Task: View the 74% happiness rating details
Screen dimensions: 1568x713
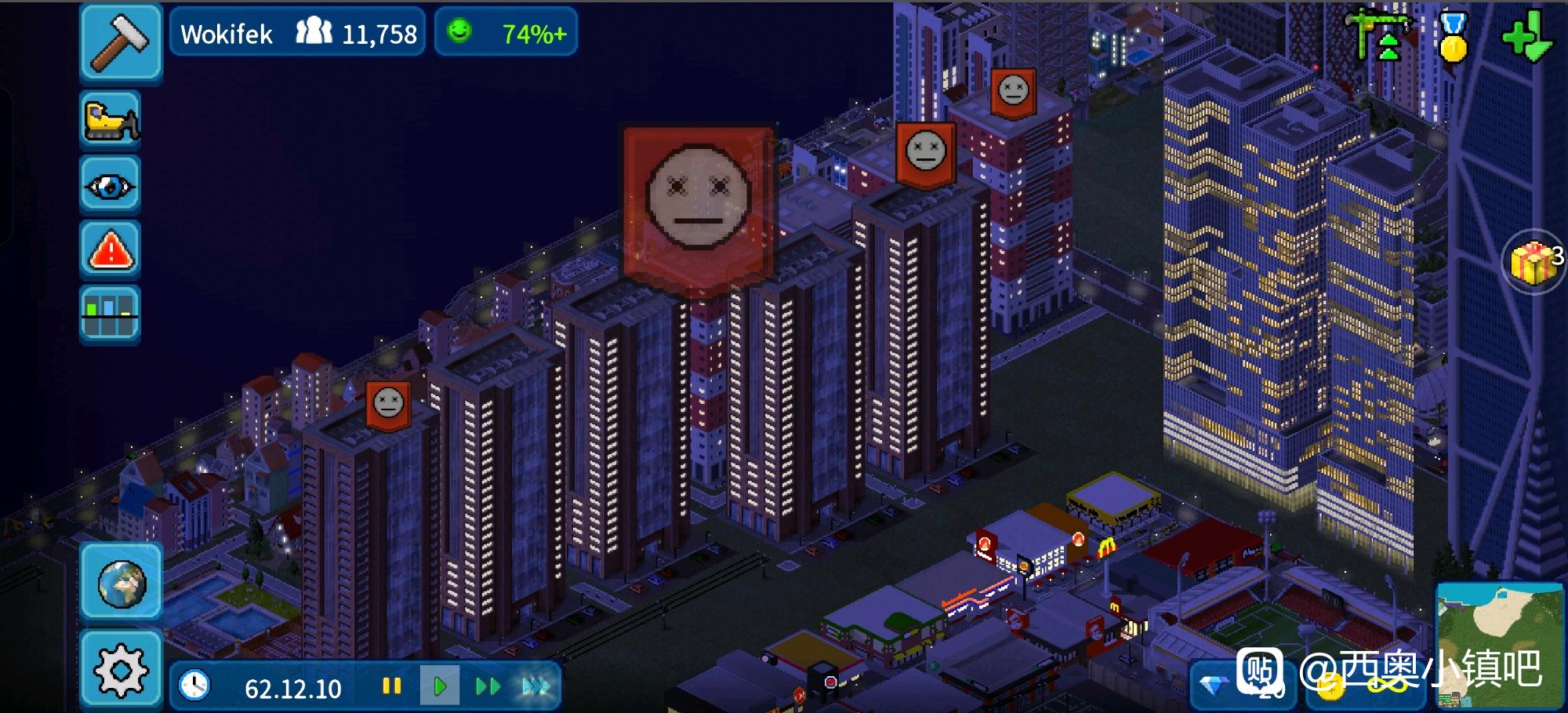Action: click(x=506, y=33)
